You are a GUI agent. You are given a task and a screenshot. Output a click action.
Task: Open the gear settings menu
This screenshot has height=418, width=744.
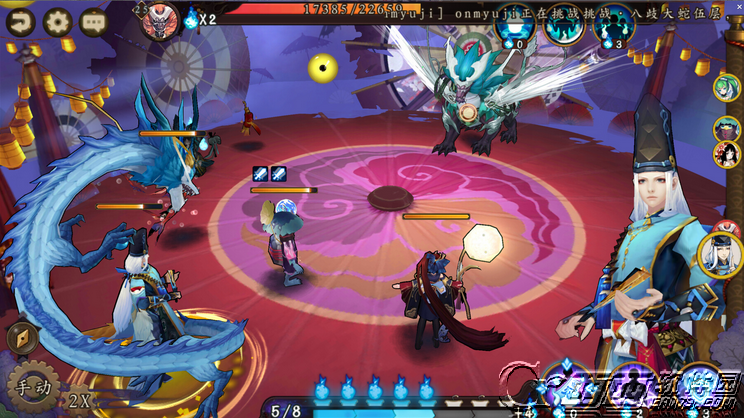tap(57, 19)
